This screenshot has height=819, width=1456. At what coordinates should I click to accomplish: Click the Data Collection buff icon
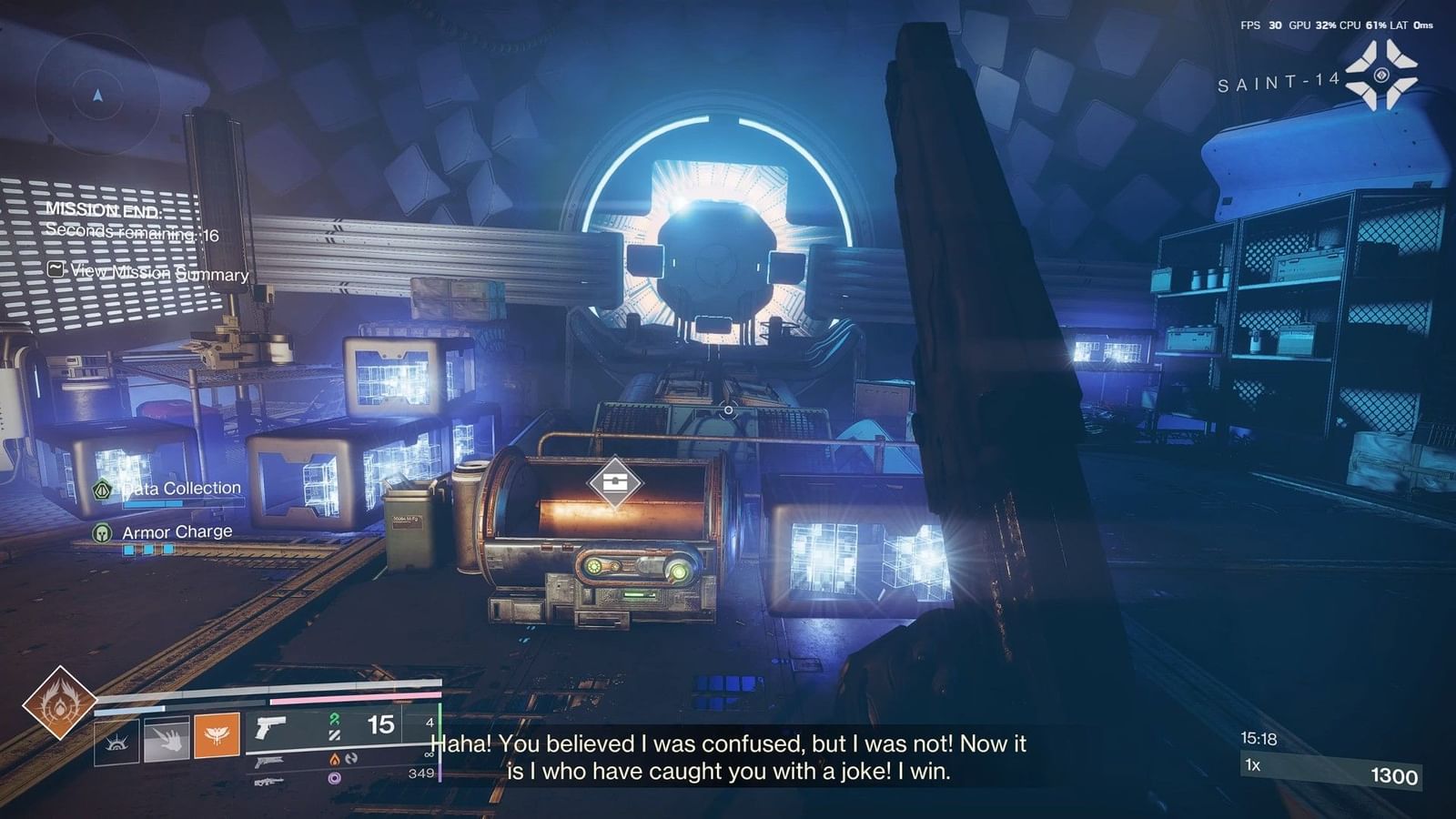click(x=100, y=488)
